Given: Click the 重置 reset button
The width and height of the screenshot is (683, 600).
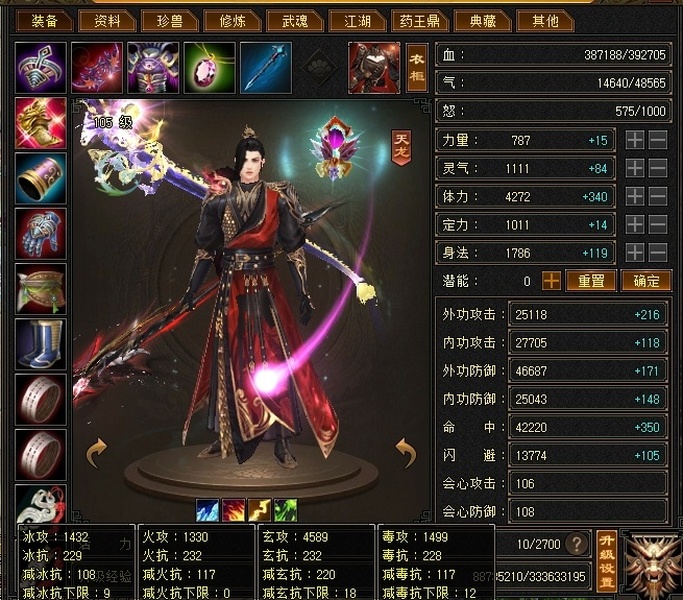Looking at the screenshot, I should pyautogui.click(x=590, y=281).
